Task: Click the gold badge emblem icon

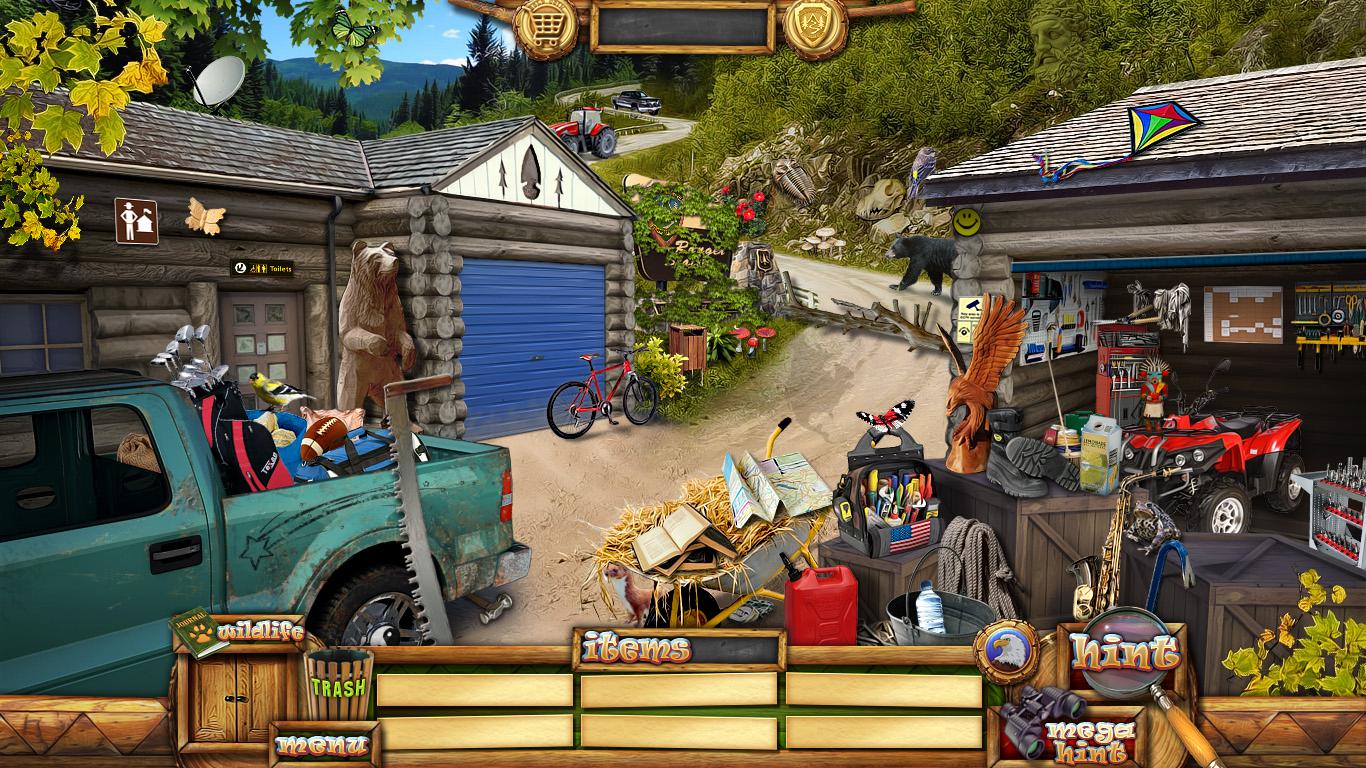Action: [x=815, y=24]
